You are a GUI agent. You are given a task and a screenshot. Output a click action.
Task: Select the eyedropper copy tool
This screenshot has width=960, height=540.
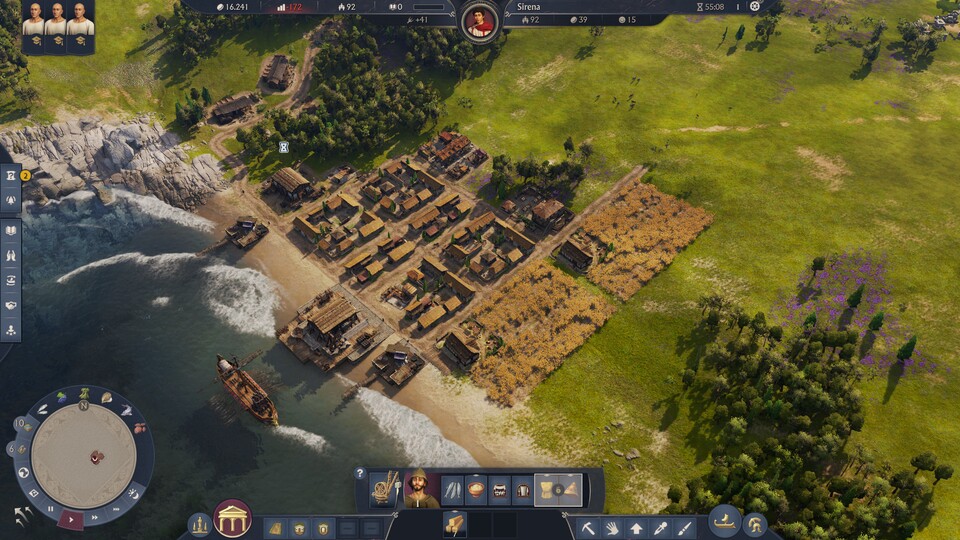pyautogui.click(x=660, y=527)
